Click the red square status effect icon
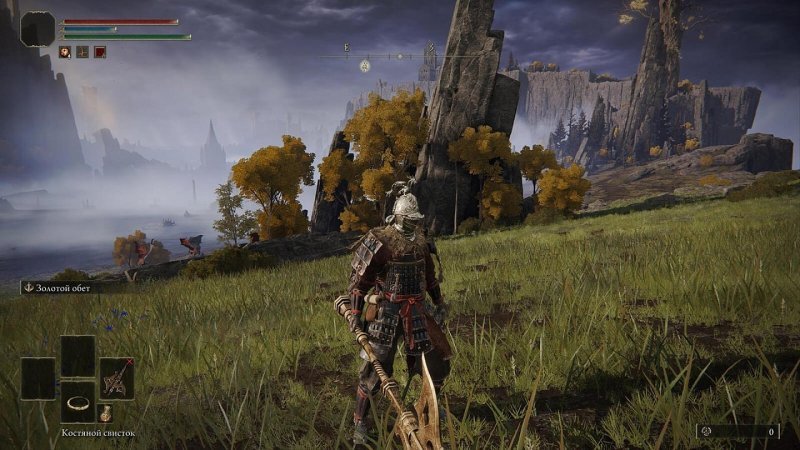 (x=100, y=52)
